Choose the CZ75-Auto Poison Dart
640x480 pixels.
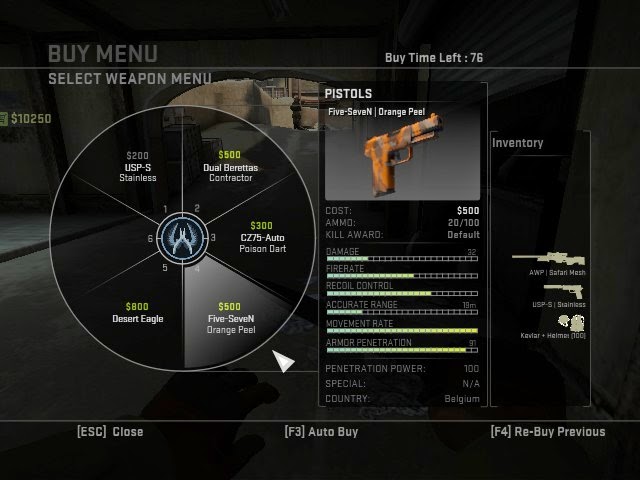262,238
